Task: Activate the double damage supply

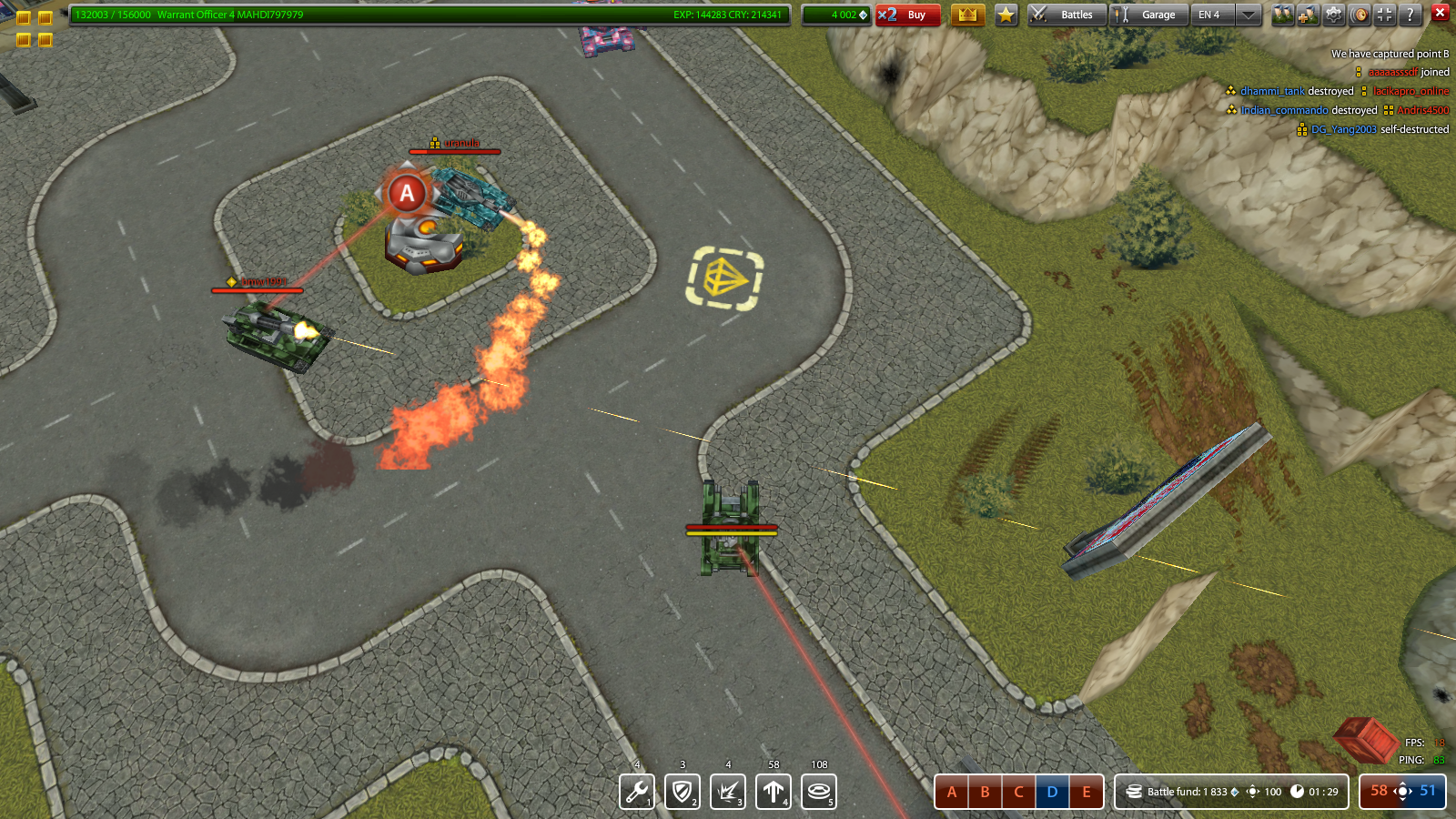Action: (x=728, y=792)
